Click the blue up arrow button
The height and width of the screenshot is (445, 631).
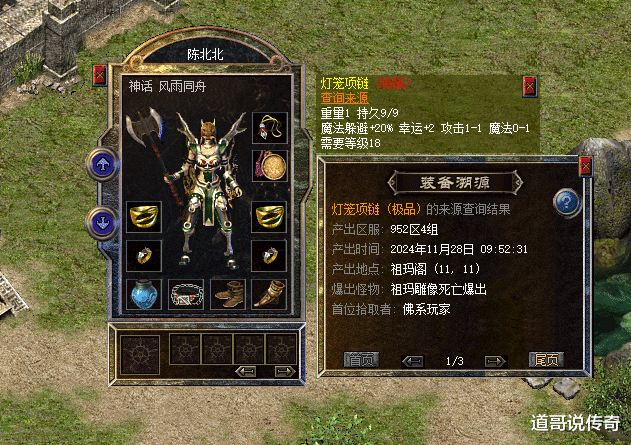pyautogui.click(x=103, y=163)
